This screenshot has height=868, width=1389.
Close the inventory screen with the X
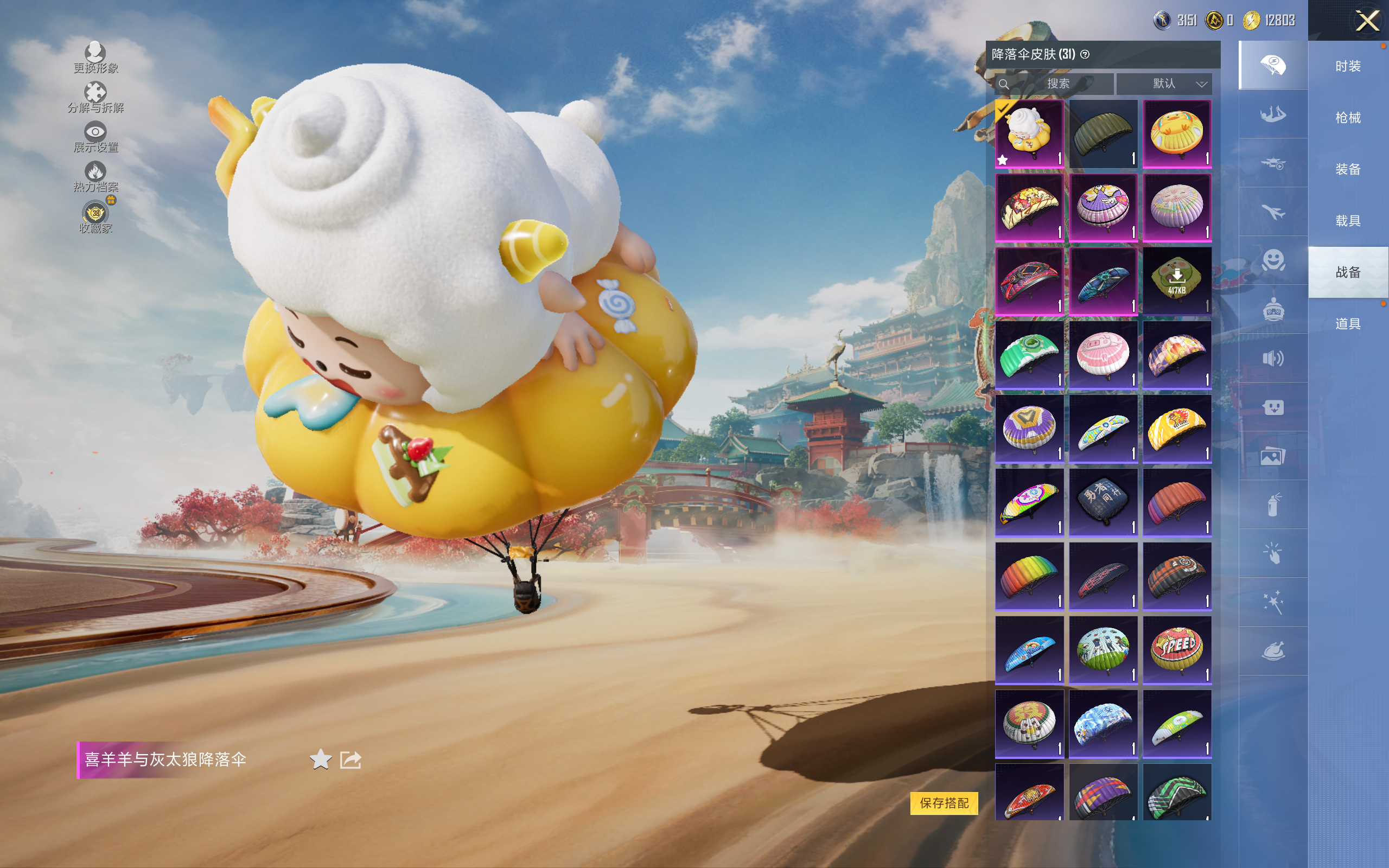pos(1367,22)
